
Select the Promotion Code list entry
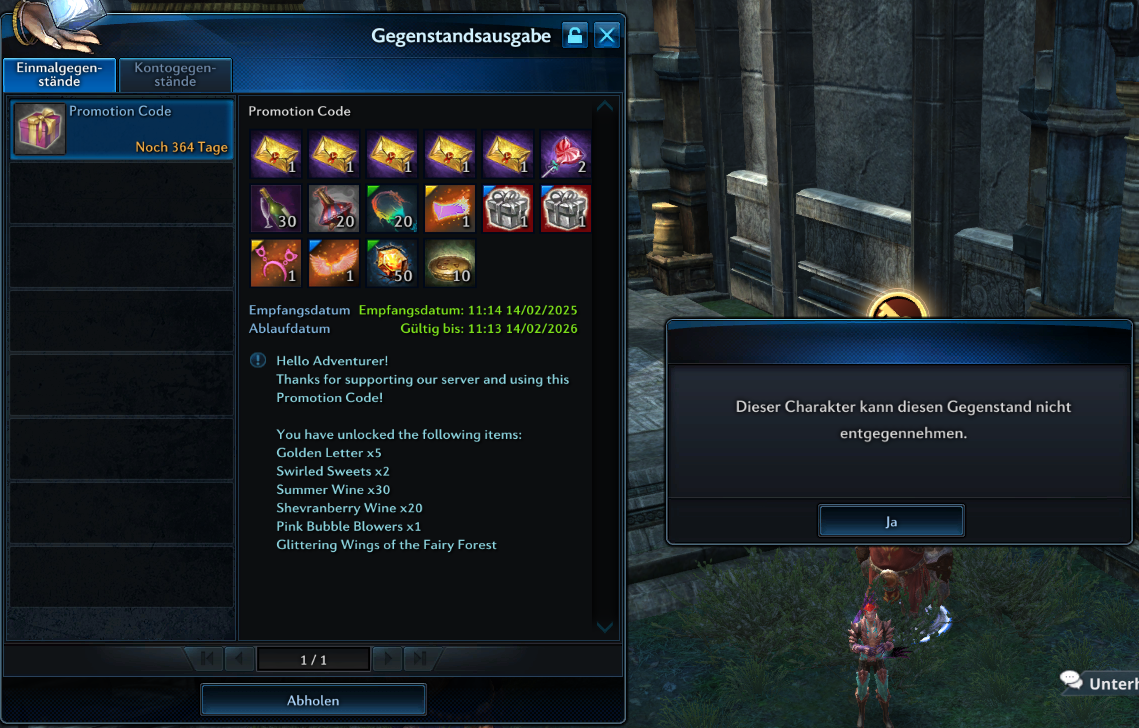point(121,129)
